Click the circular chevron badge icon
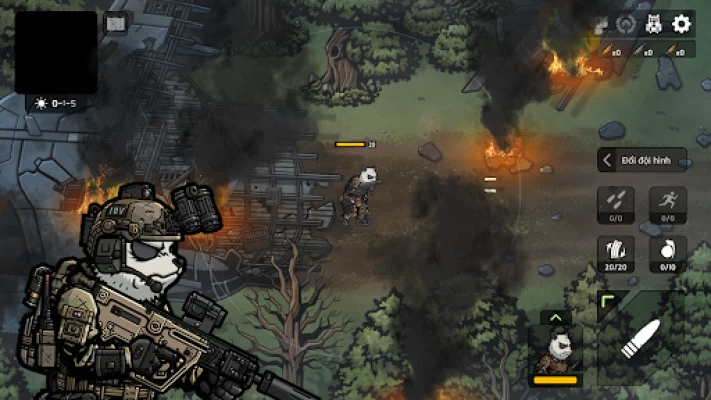Viewport: 711px width, 400px height. (x=627, y=25)
